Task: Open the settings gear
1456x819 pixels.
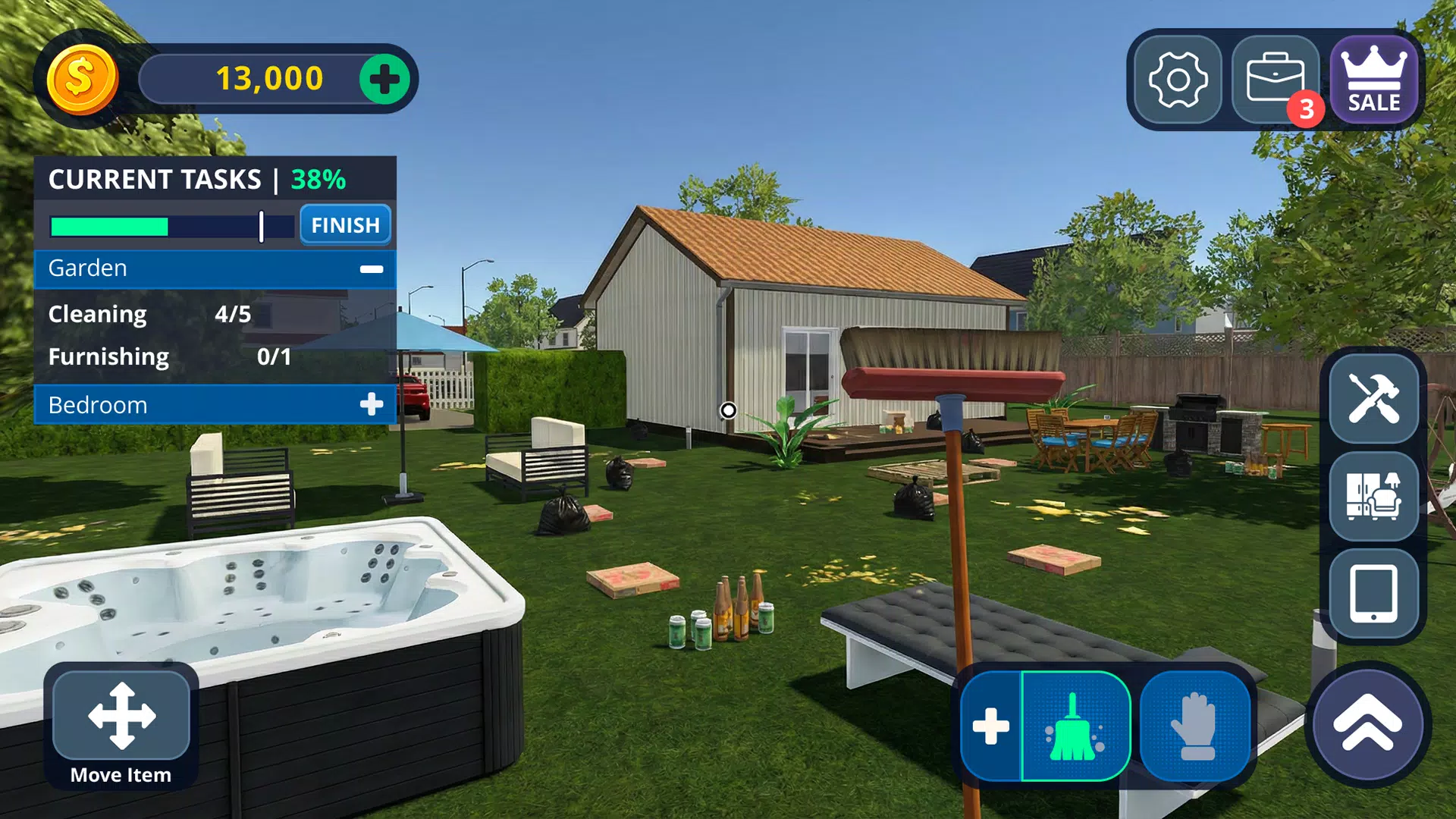Action: coord(1178,78)
